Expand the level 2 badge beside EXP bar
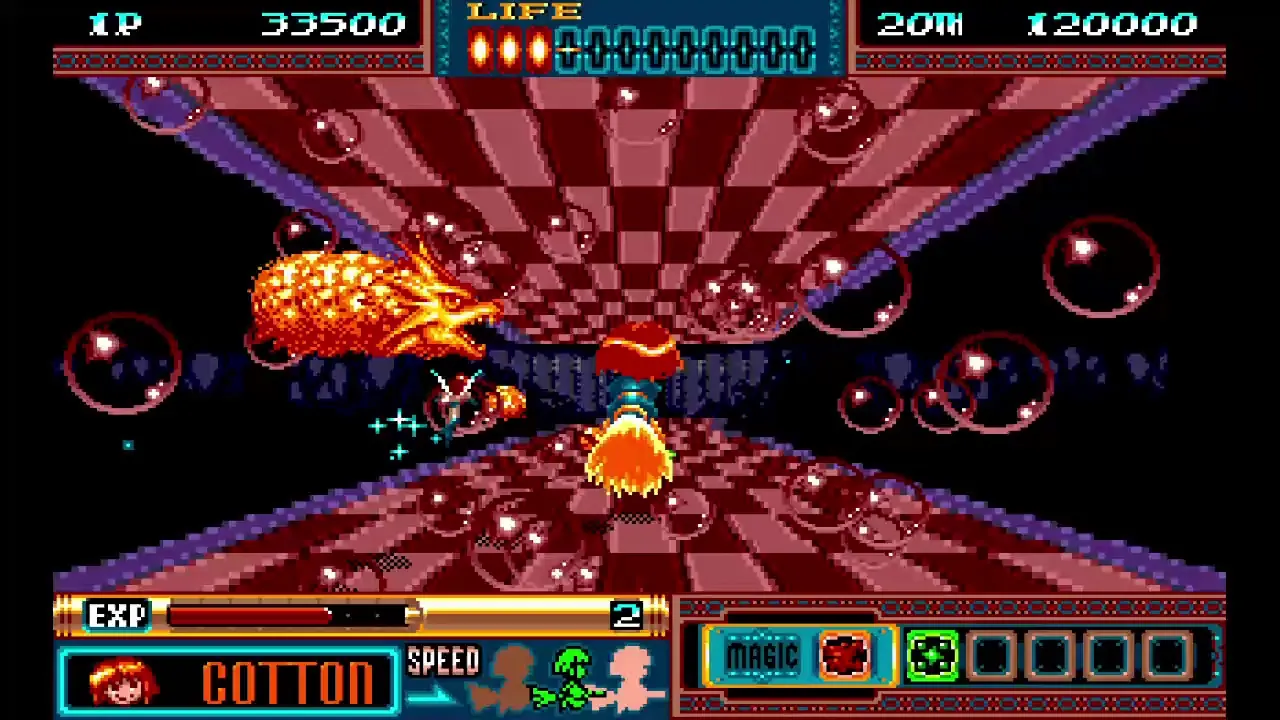 (x=629, y=614)
